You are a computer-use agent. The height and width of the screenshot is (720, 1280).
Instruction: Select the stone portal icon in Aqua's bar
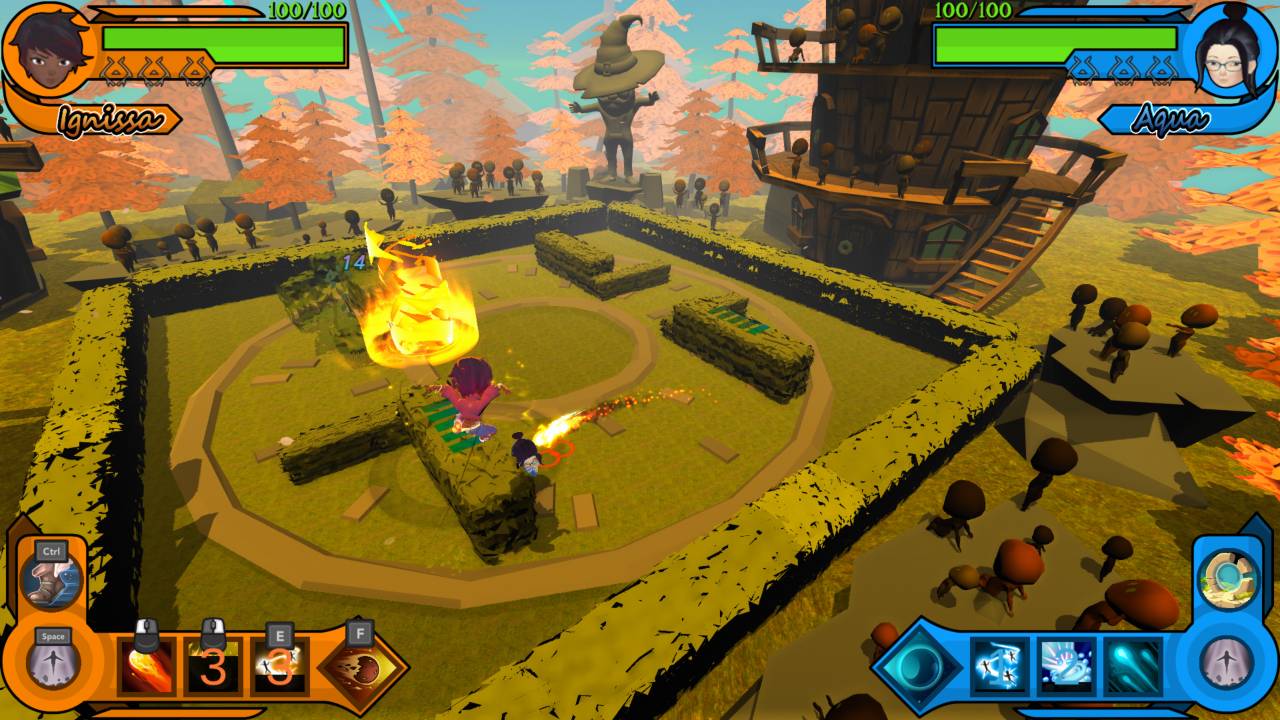coord(1227,578)
